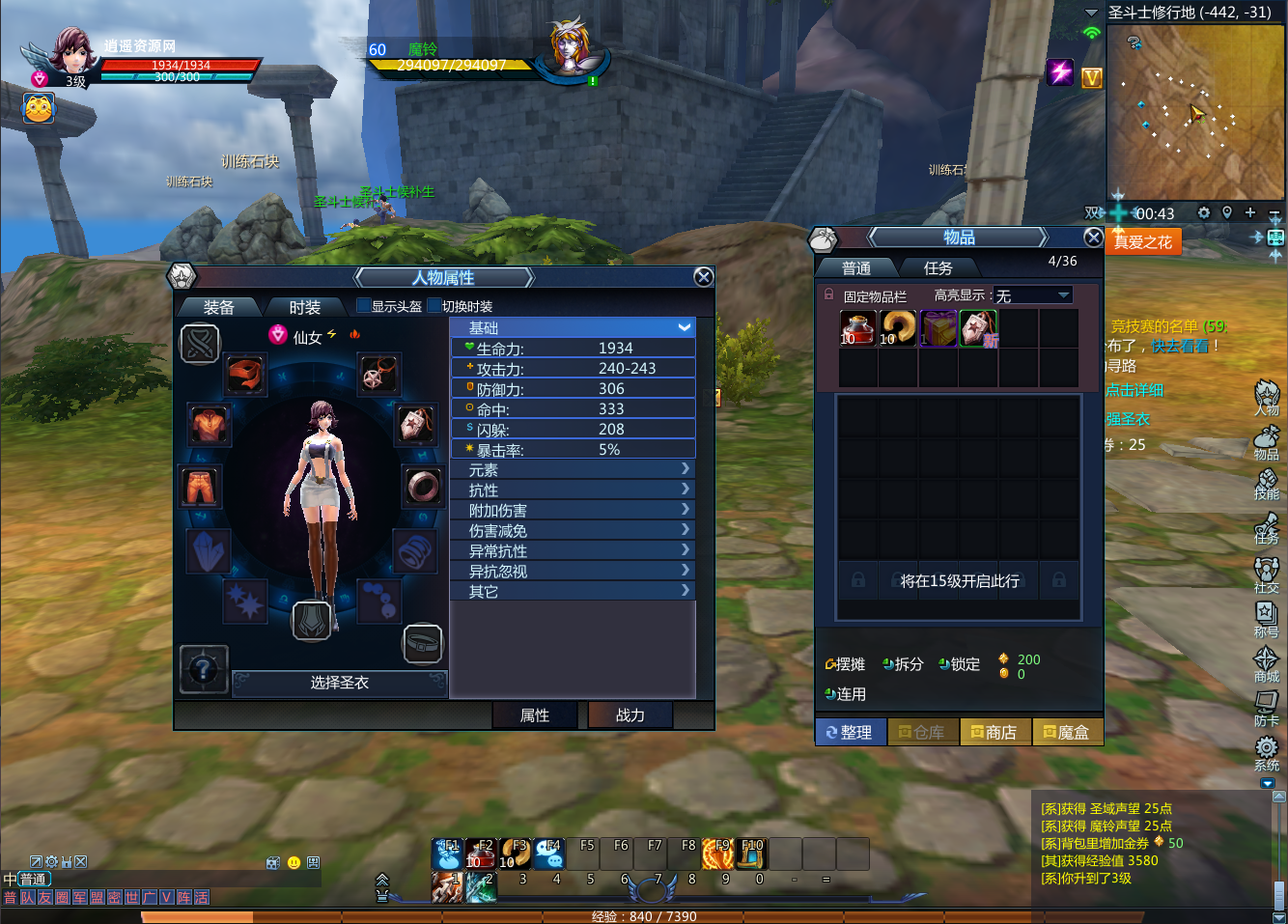Select the item thumbnail stacked to 10
Image resolution: width=1288 pixels, height=924 pixels.
858,328
